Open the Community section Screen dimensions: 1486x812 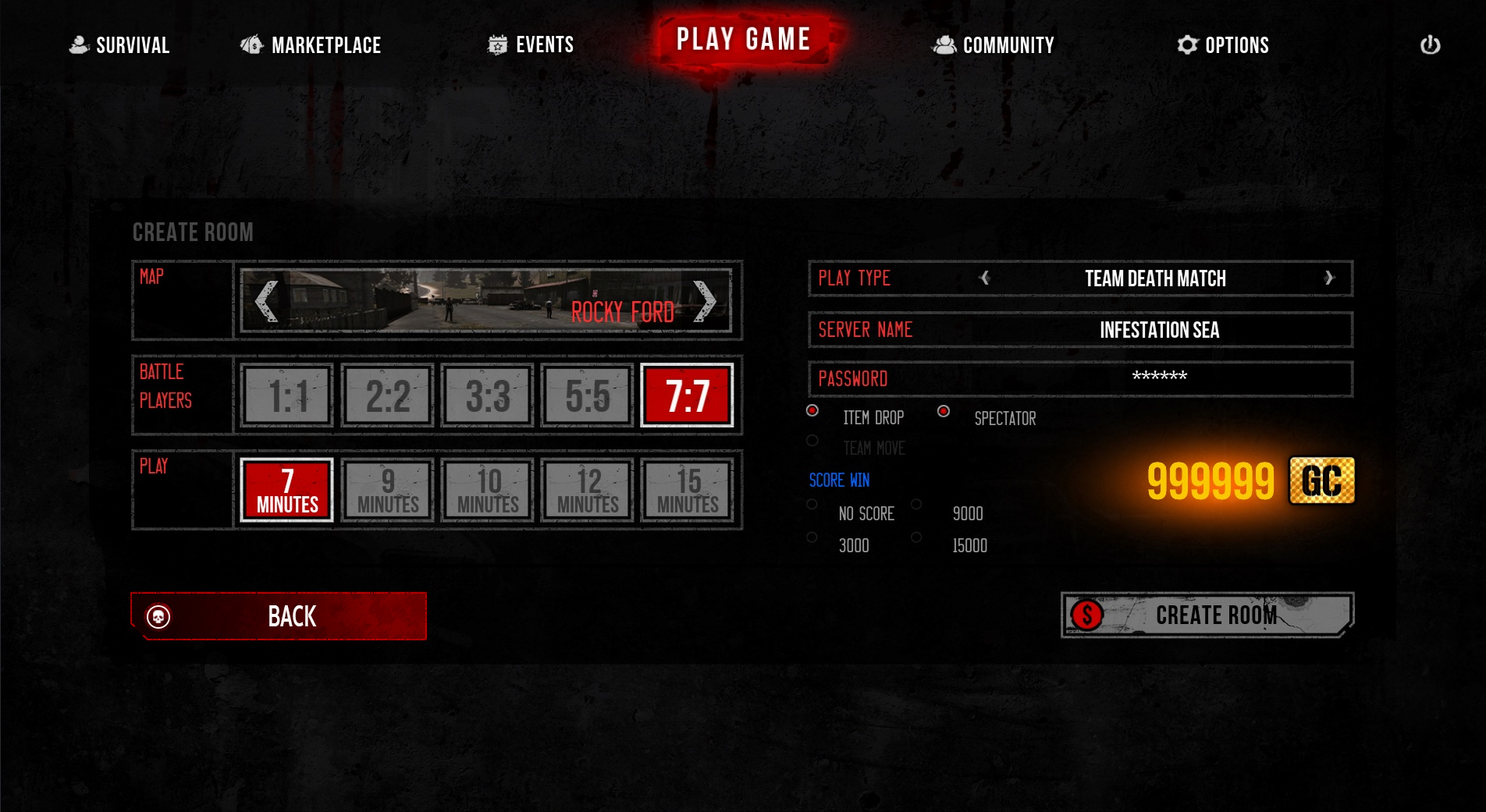(994, 45)
